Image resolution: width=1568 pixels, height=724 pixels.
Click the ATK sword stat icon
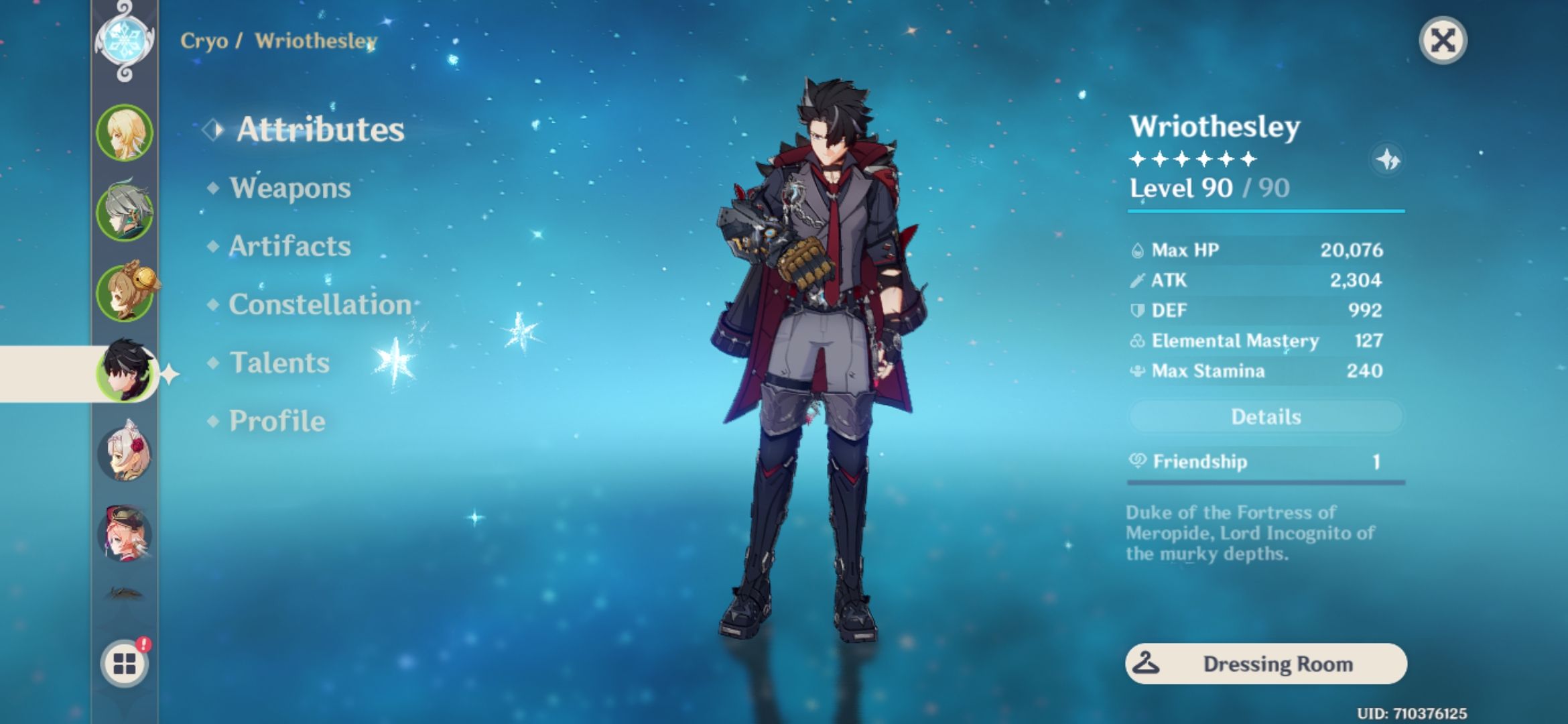[x=1138, y=280]
